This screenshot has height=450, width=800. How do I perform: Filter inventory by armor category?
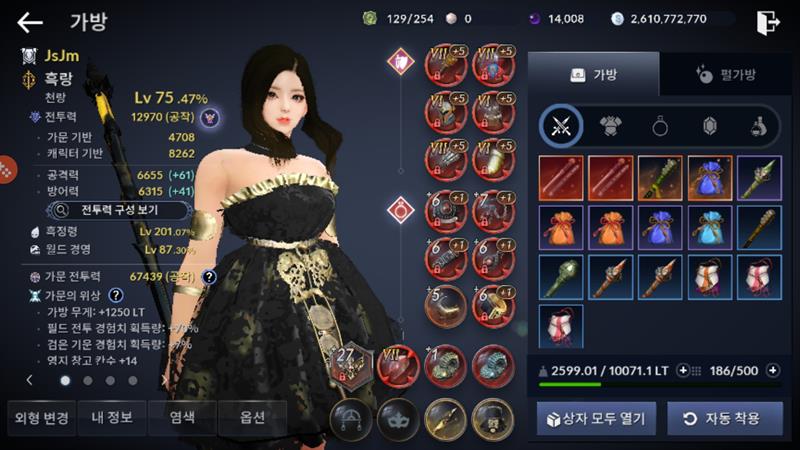coord(612,126)
